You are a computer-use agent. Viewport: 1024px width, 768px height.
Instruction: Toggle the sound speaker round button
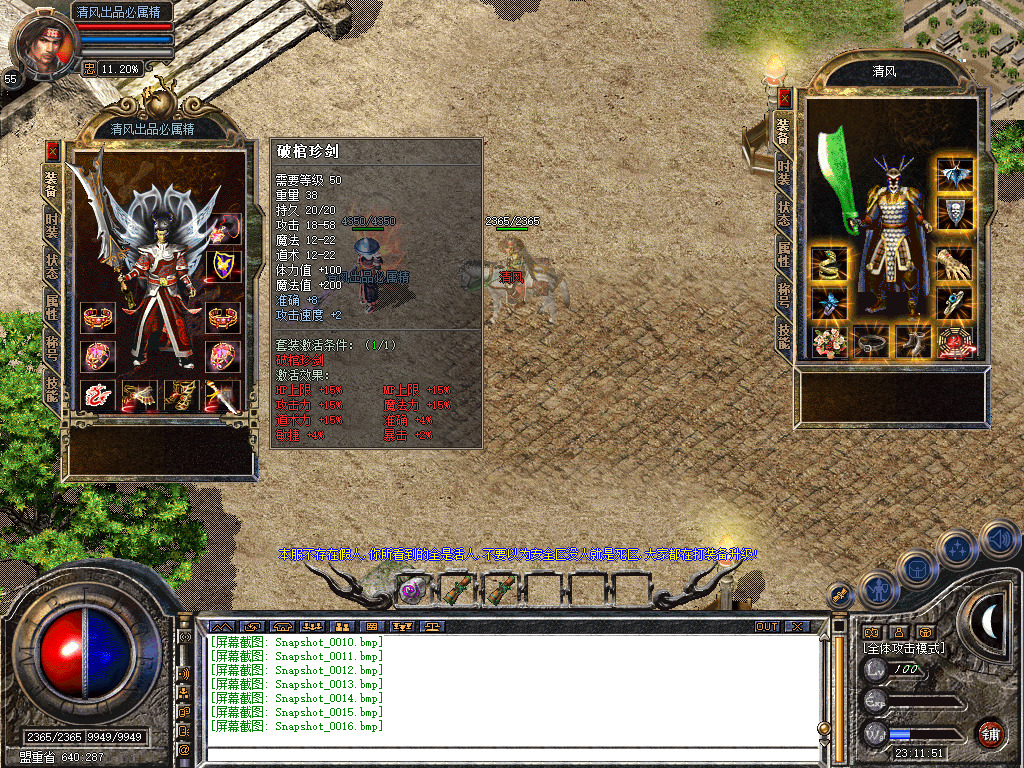click(x=999, y=540)
